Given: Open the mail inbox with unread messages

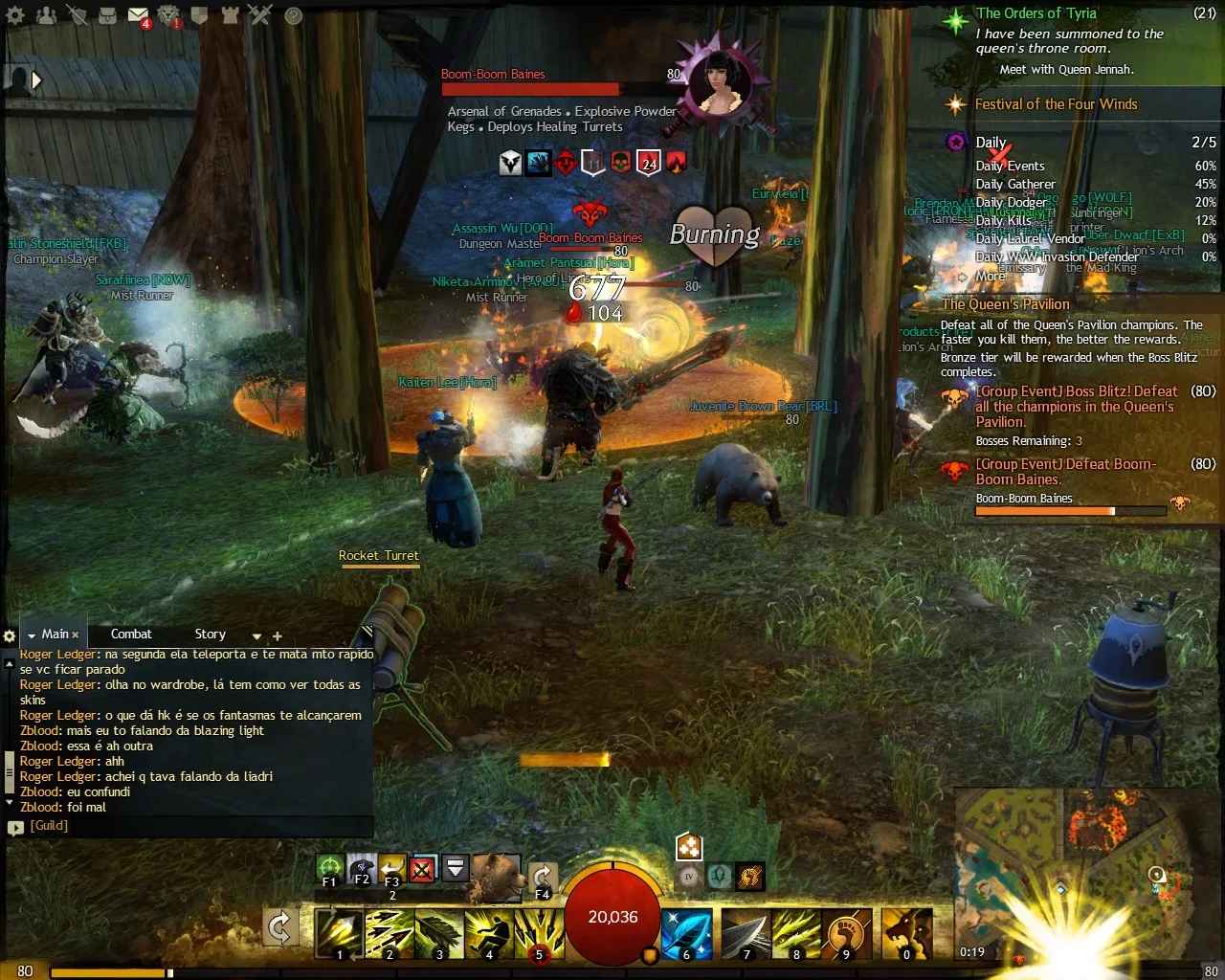Looking at the screenshot, I should click(139, 13).
